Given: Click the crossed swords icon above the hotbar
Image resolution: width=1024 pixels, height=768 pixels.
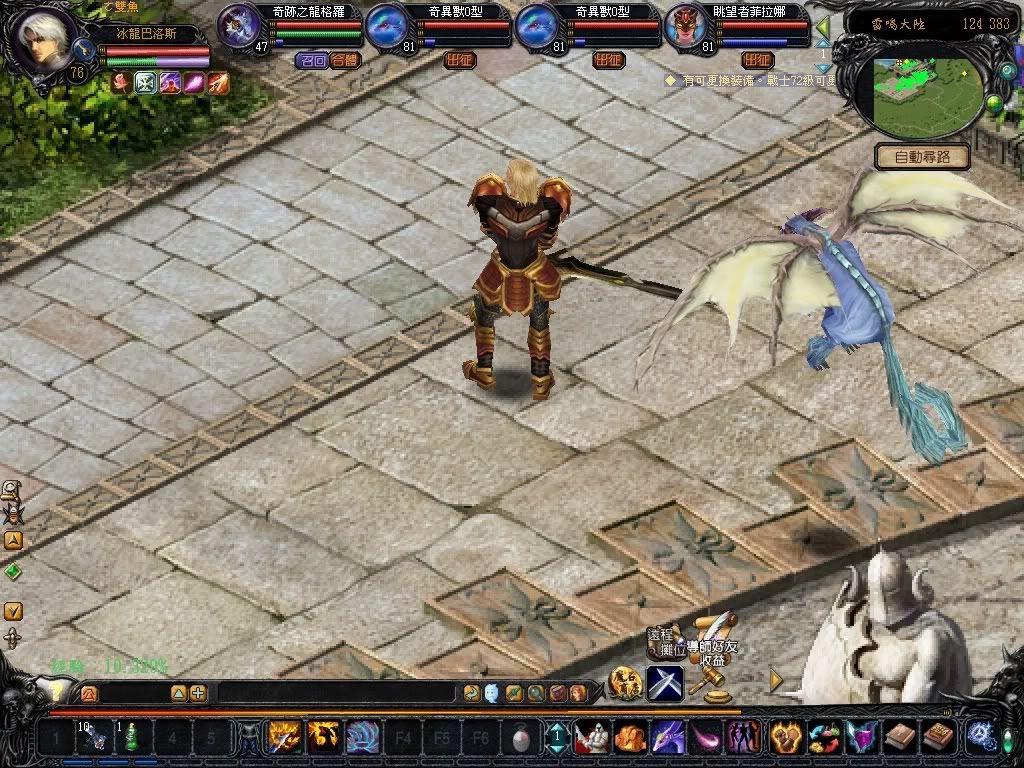Looking at the screenshot, I should tap(664, 683).
